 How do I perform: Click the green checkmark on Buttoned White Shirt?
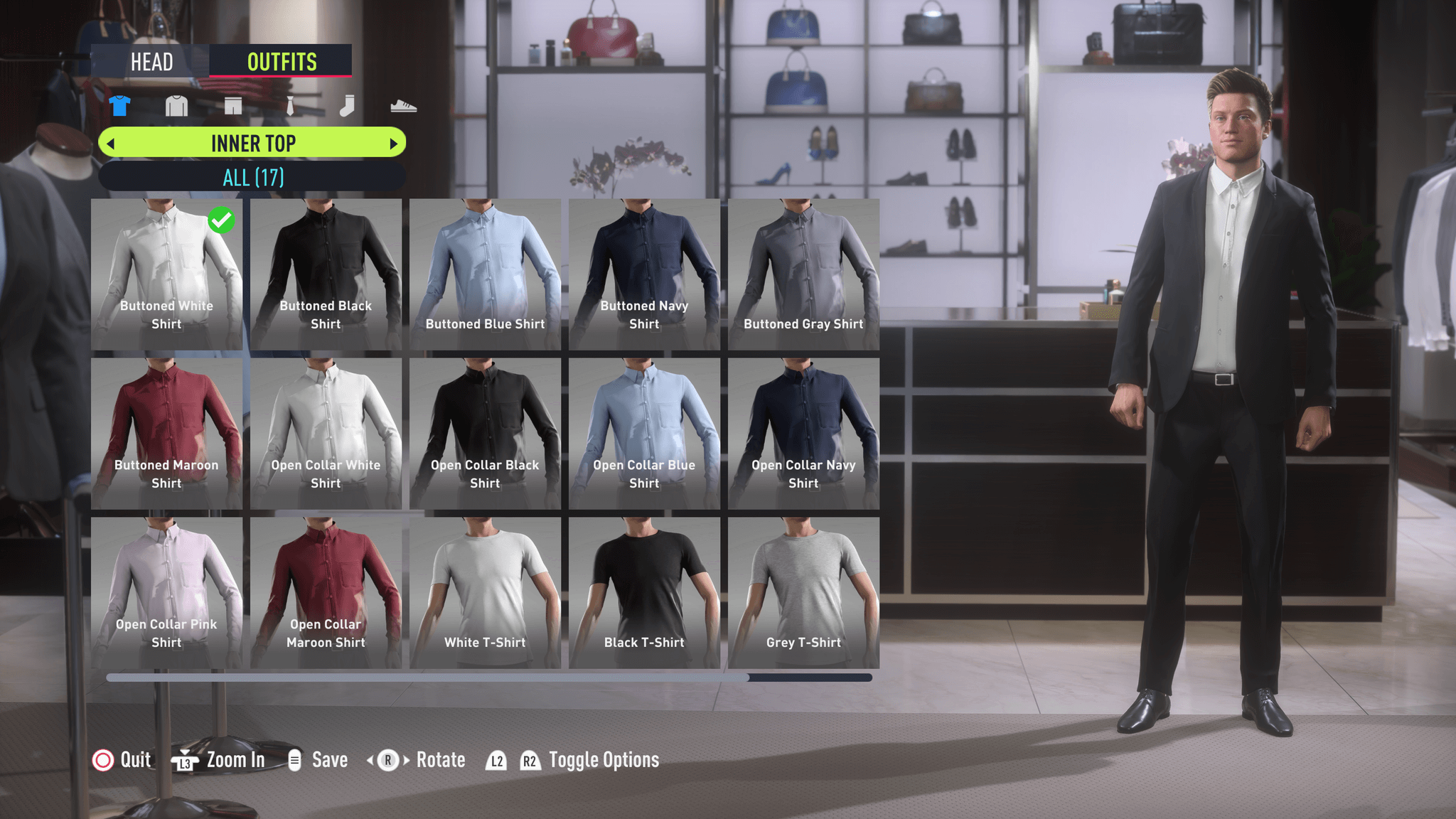(x=222, y=220)
